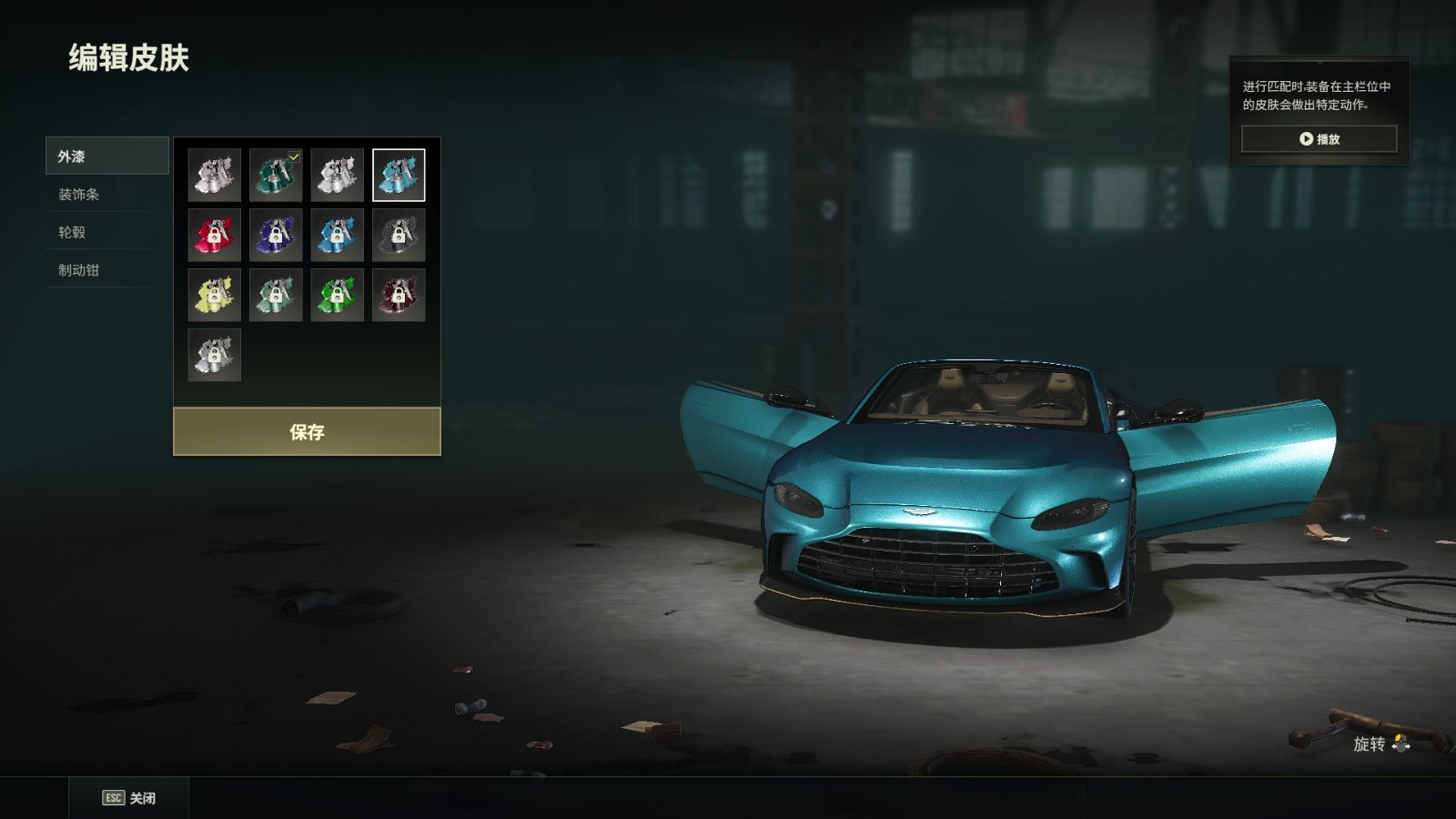The width and height of the screenshot is (1456, 819).
Task: Pick the locked bright green paint swatch
Action: pos(337,295)
